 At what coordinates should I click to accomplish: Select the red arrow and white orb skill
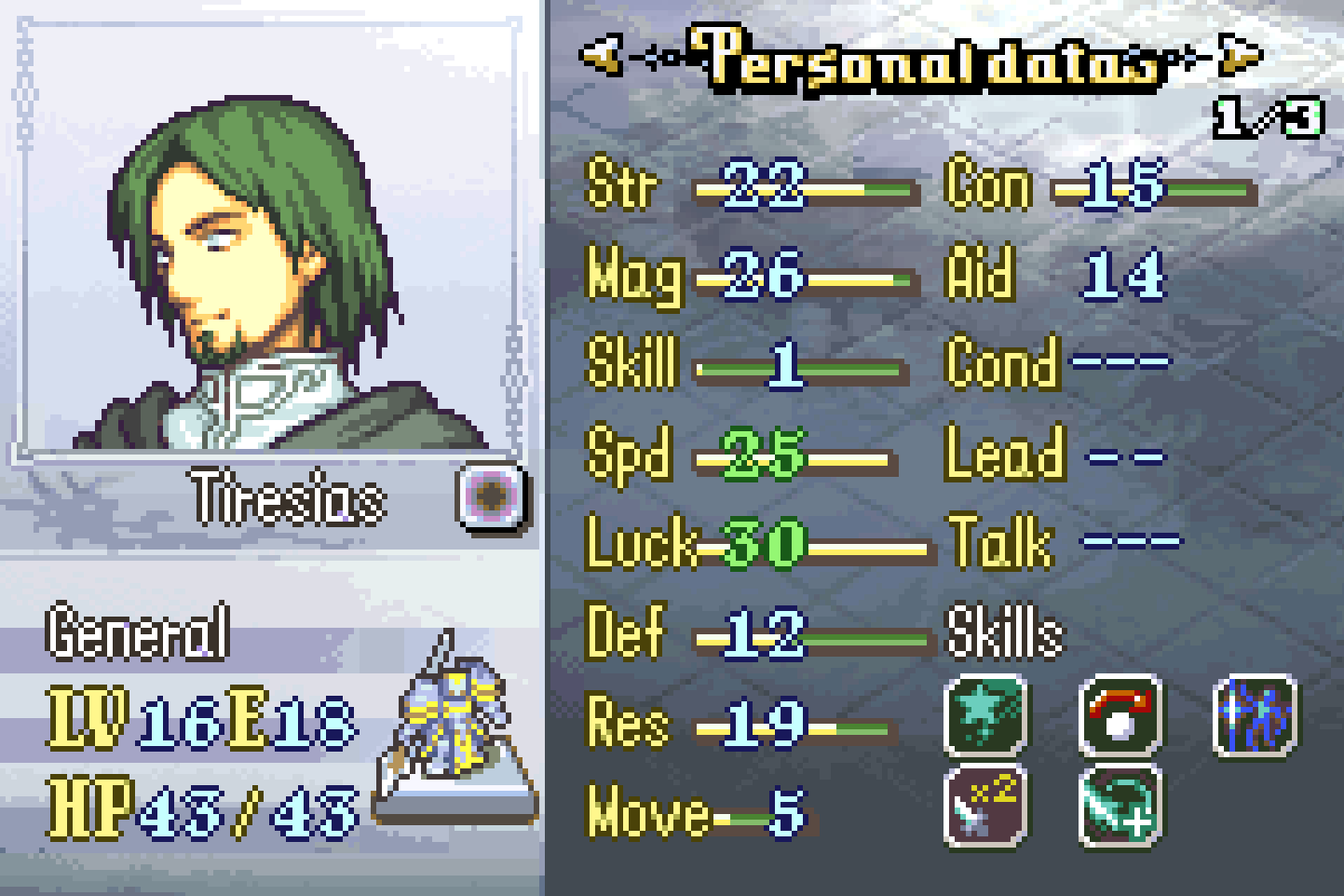click(x=1121, y=715)
